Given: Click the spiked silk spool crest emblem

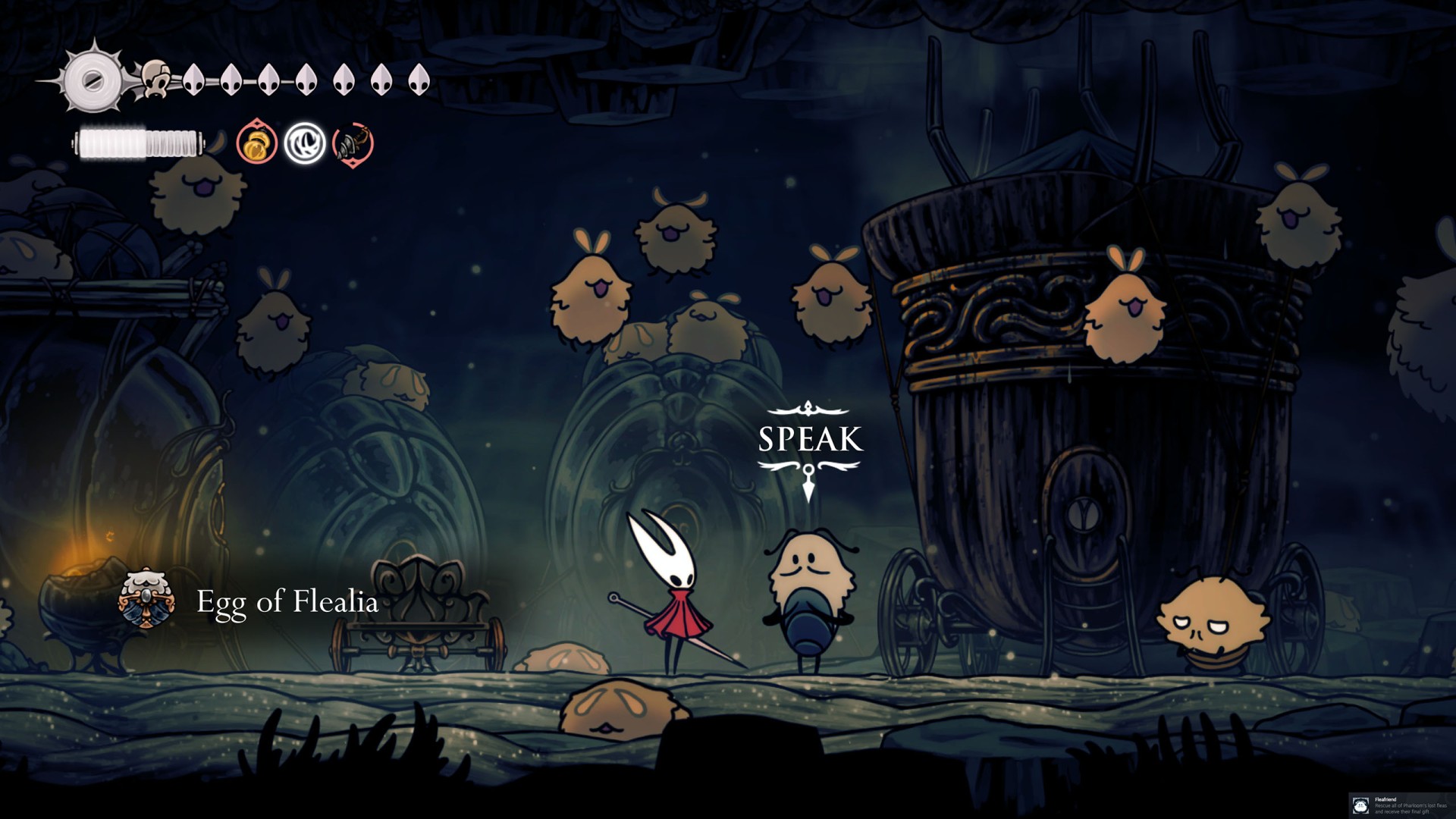Looking at the screenshot, I should pos(93,80).
